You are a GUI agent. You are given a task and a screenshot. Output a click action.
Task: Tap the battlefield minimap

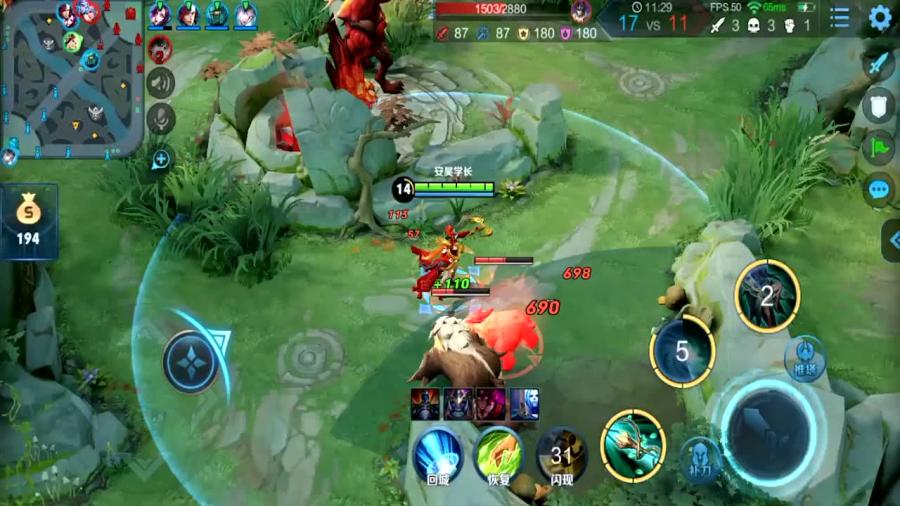coord(72,80)
